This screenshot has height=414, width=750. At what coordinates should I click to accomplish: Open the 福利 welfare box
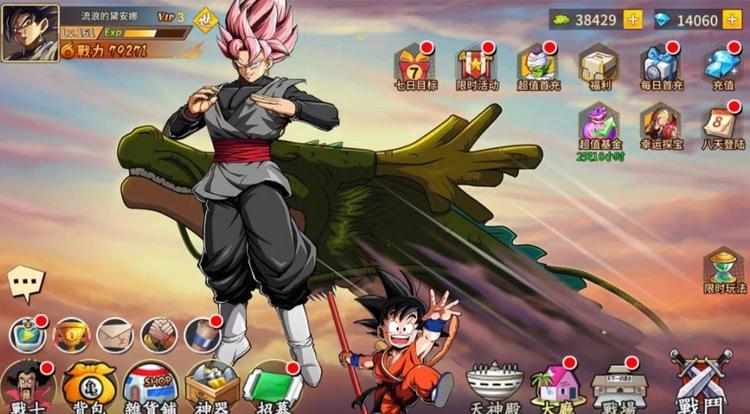pyautogui.click(x=599, y=66)
